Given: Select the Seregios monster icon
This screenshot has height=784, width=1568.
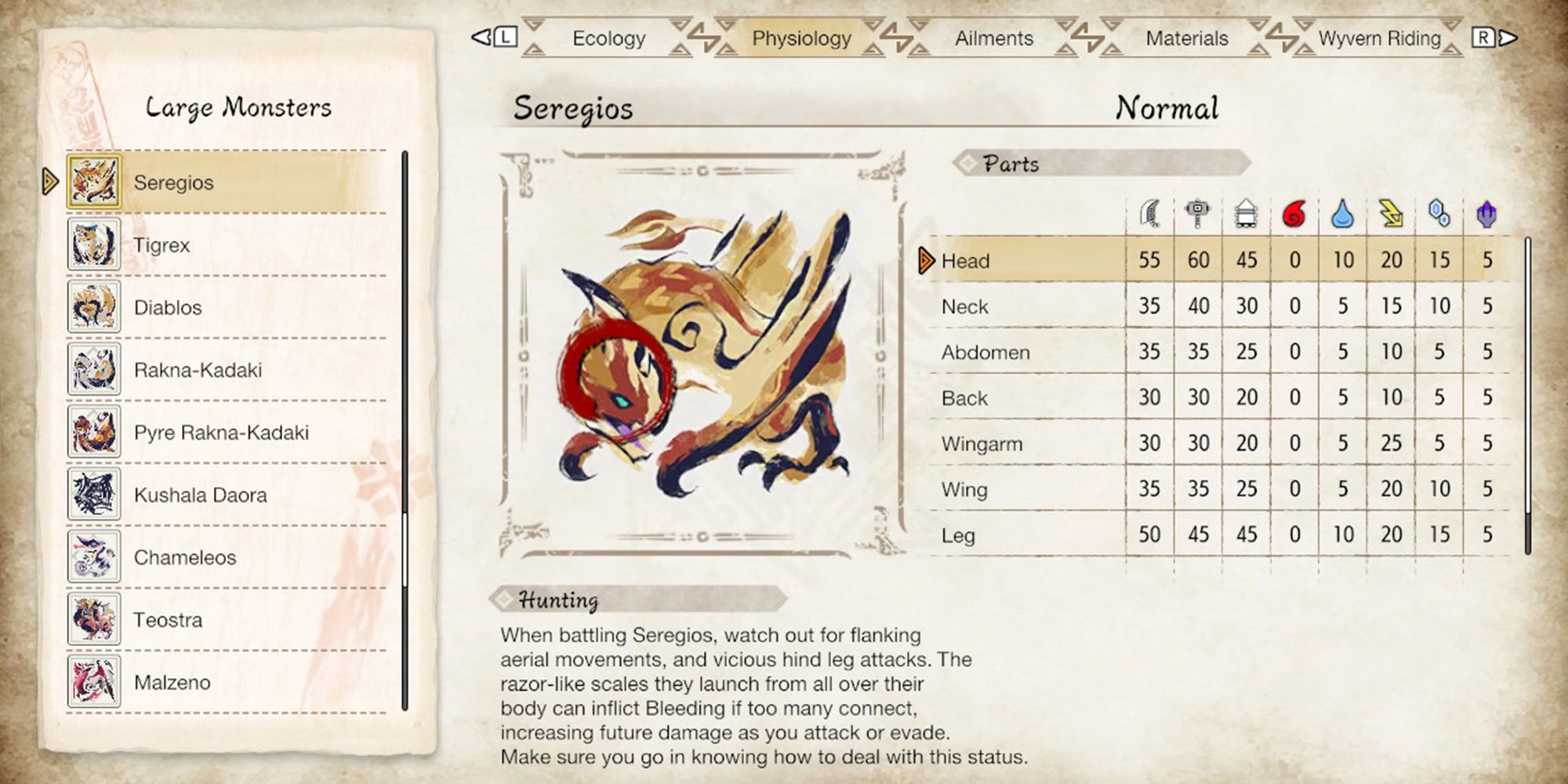Looking at the screenshot, I should [x=94, y=182].
